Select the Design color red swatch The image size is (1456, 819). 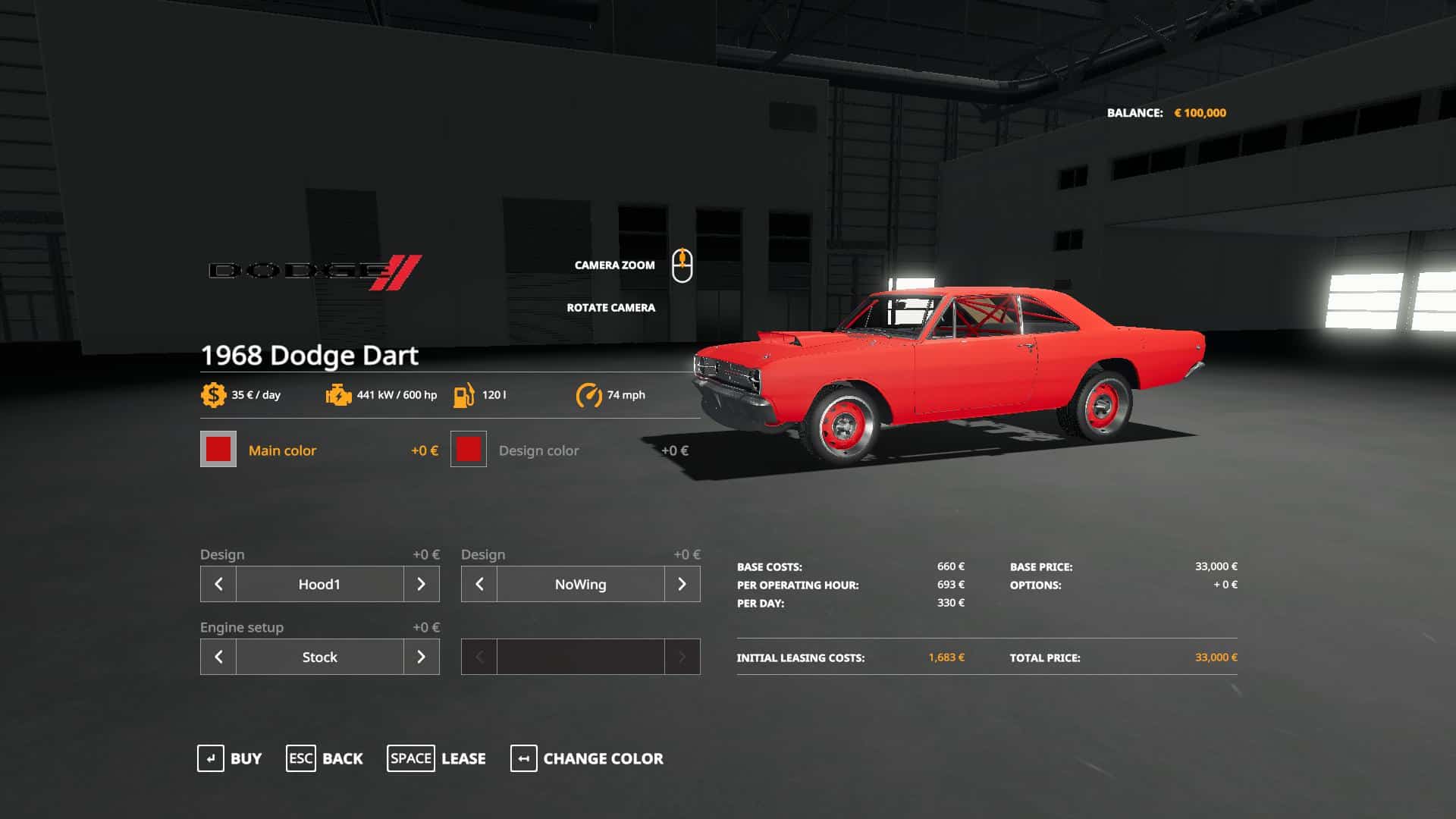(x=469, y=450)
